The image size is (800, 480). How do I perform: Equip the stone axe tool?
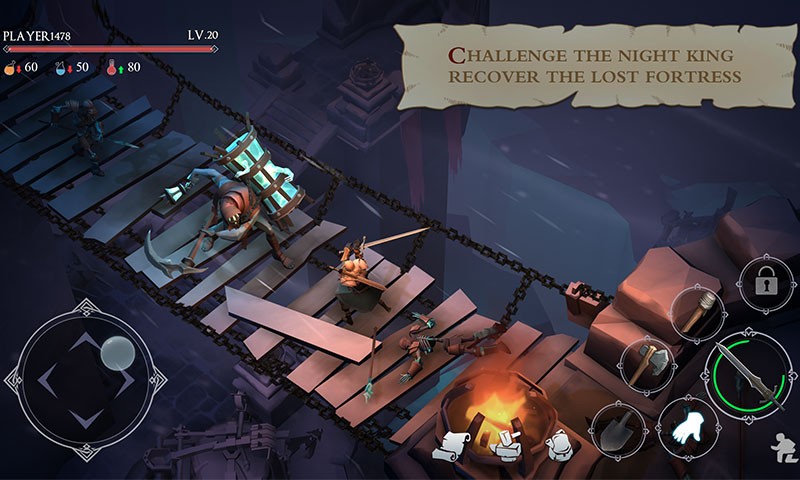pyautogui.click(x=646, y=363)
